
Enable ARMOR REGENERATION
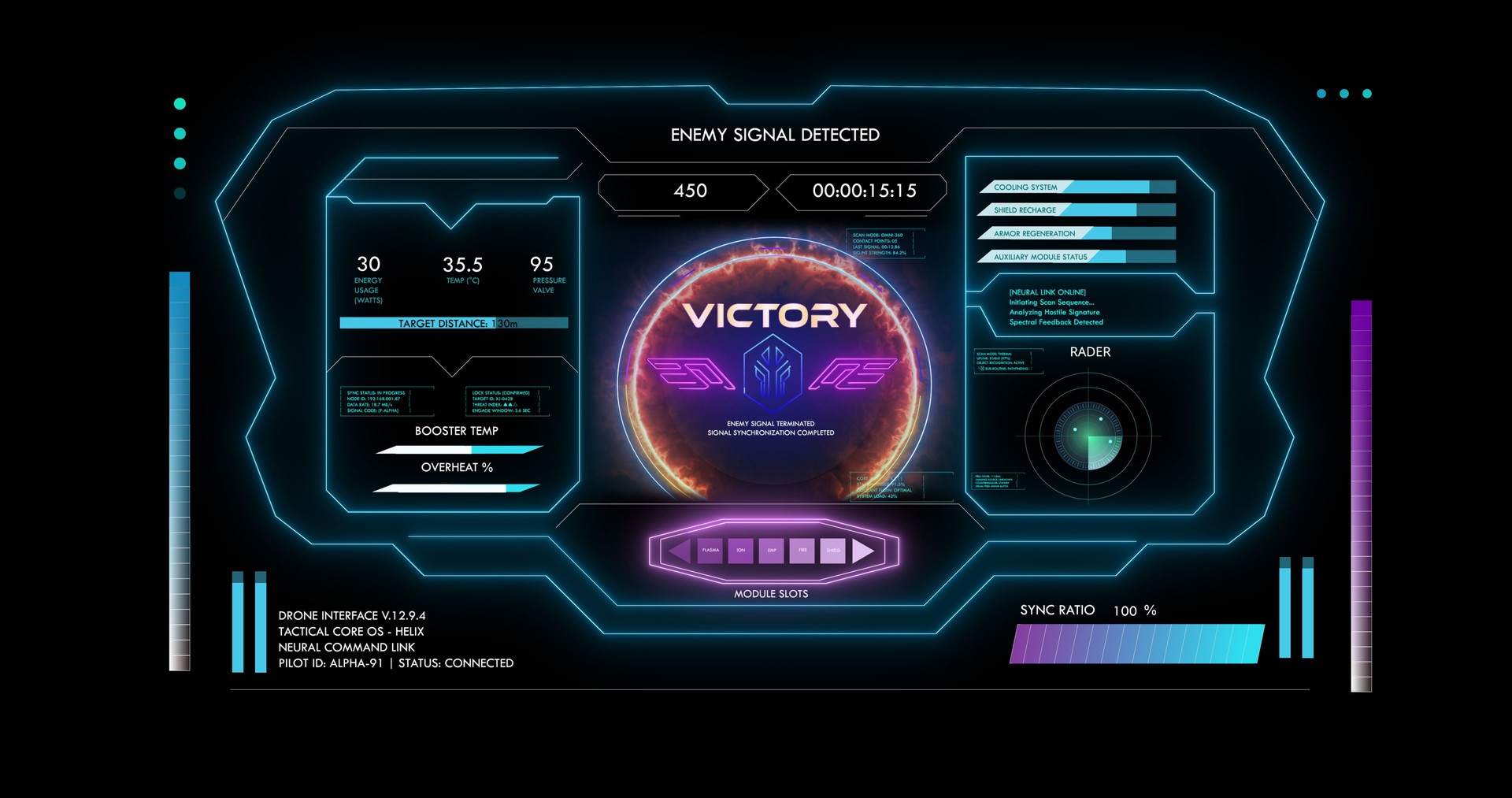coord(1077,233)
